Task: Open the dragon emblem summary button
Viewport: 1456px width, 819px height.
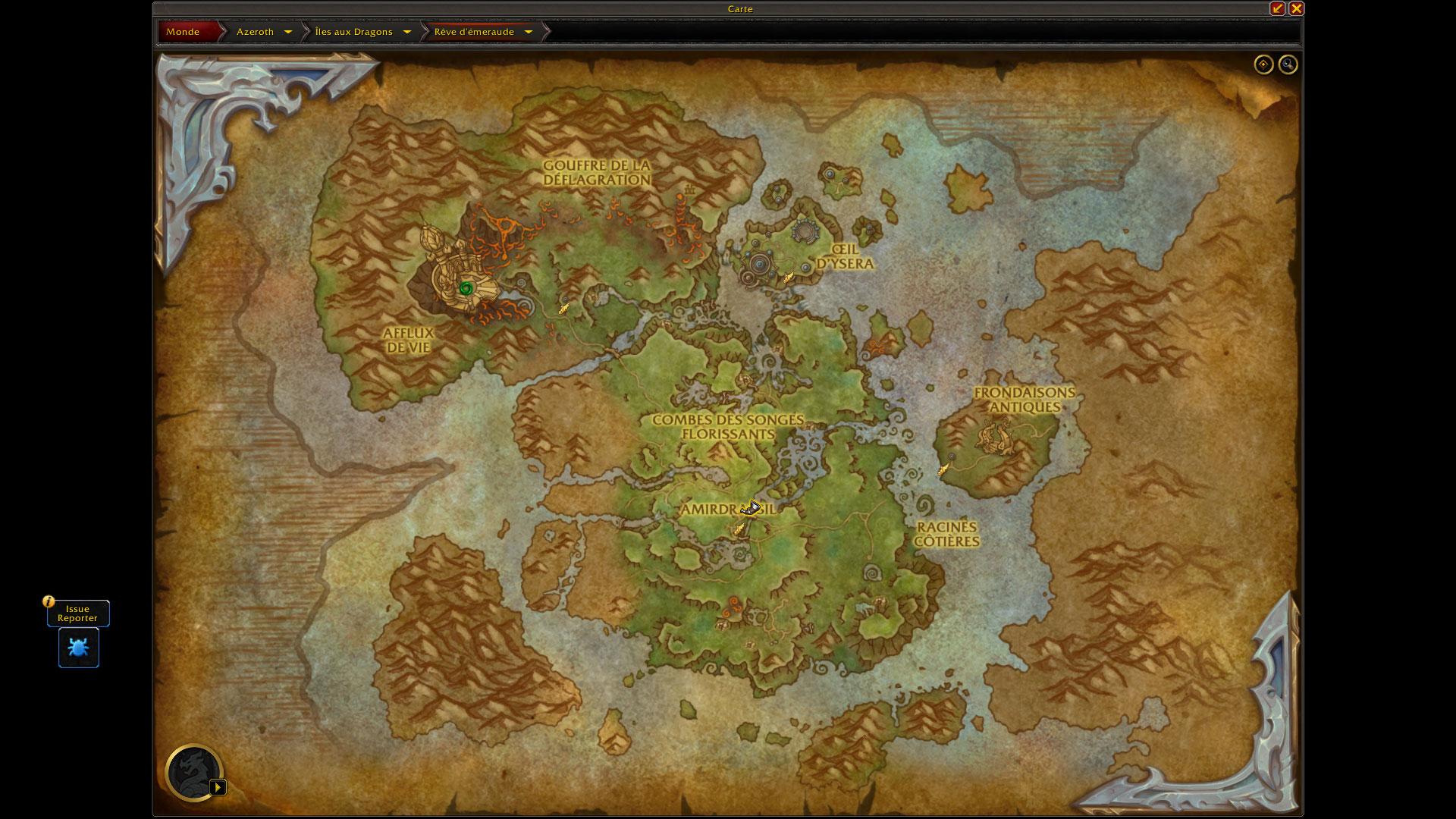Action: (194, 773)
